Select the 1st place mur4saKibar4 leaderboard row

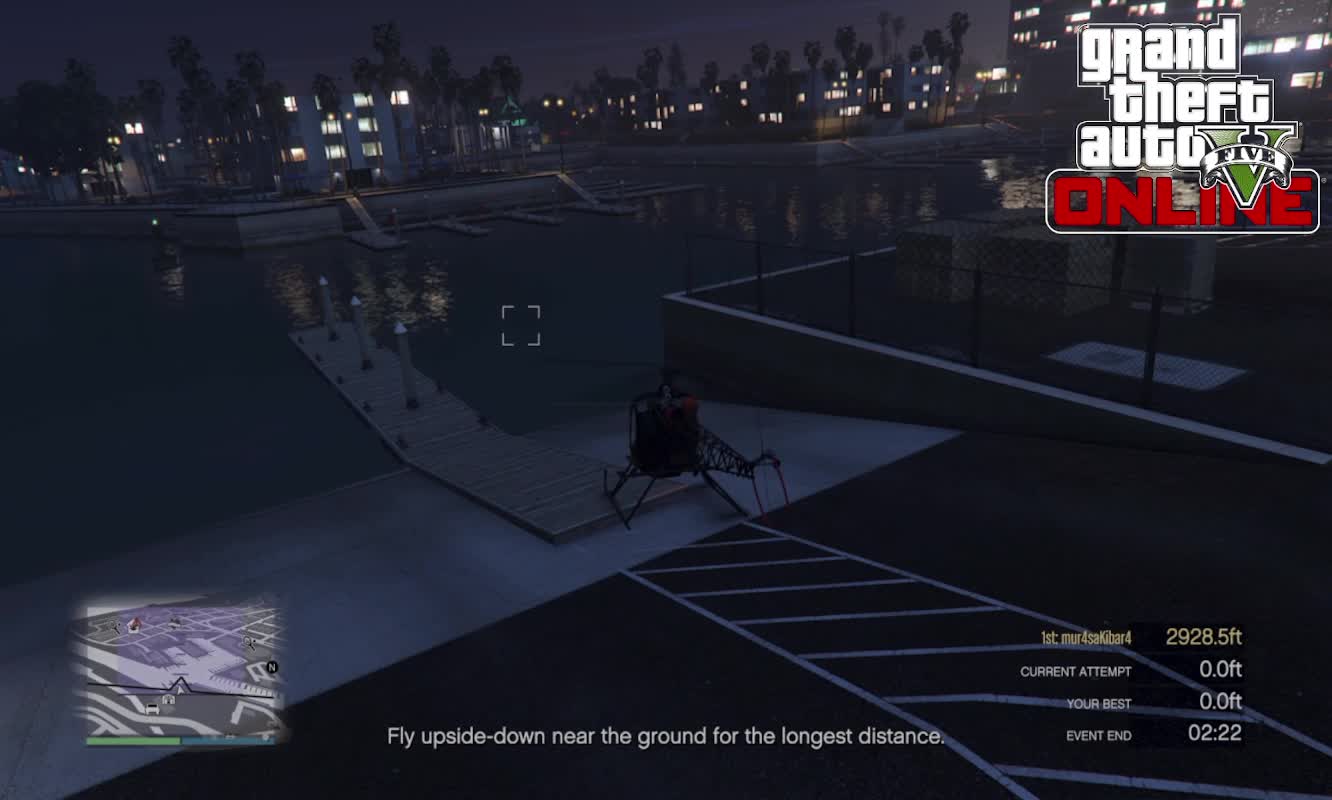1140,638
